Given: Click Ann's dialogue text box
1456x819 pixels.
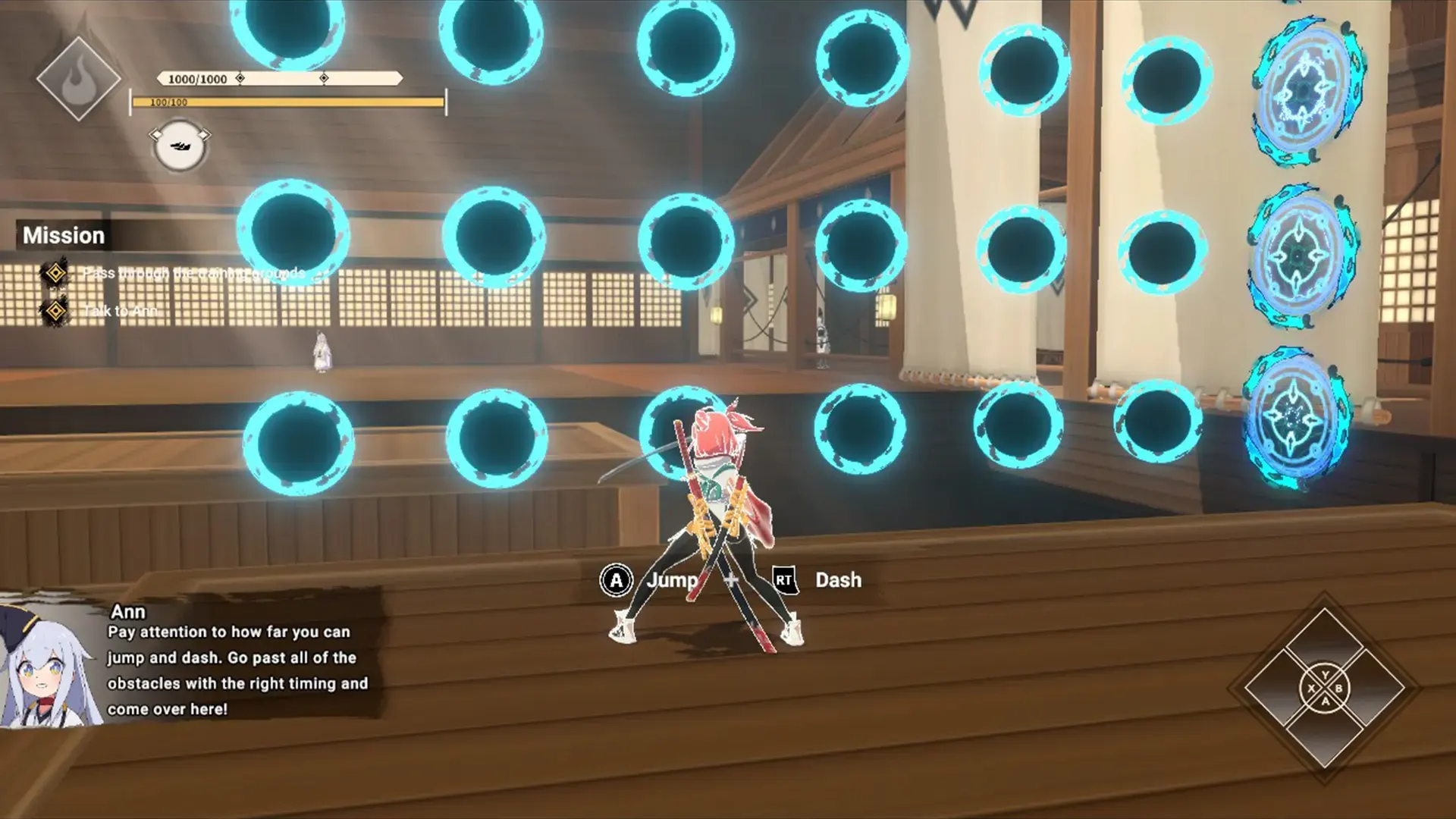Looking at the screenshot, I should (237, 670).
